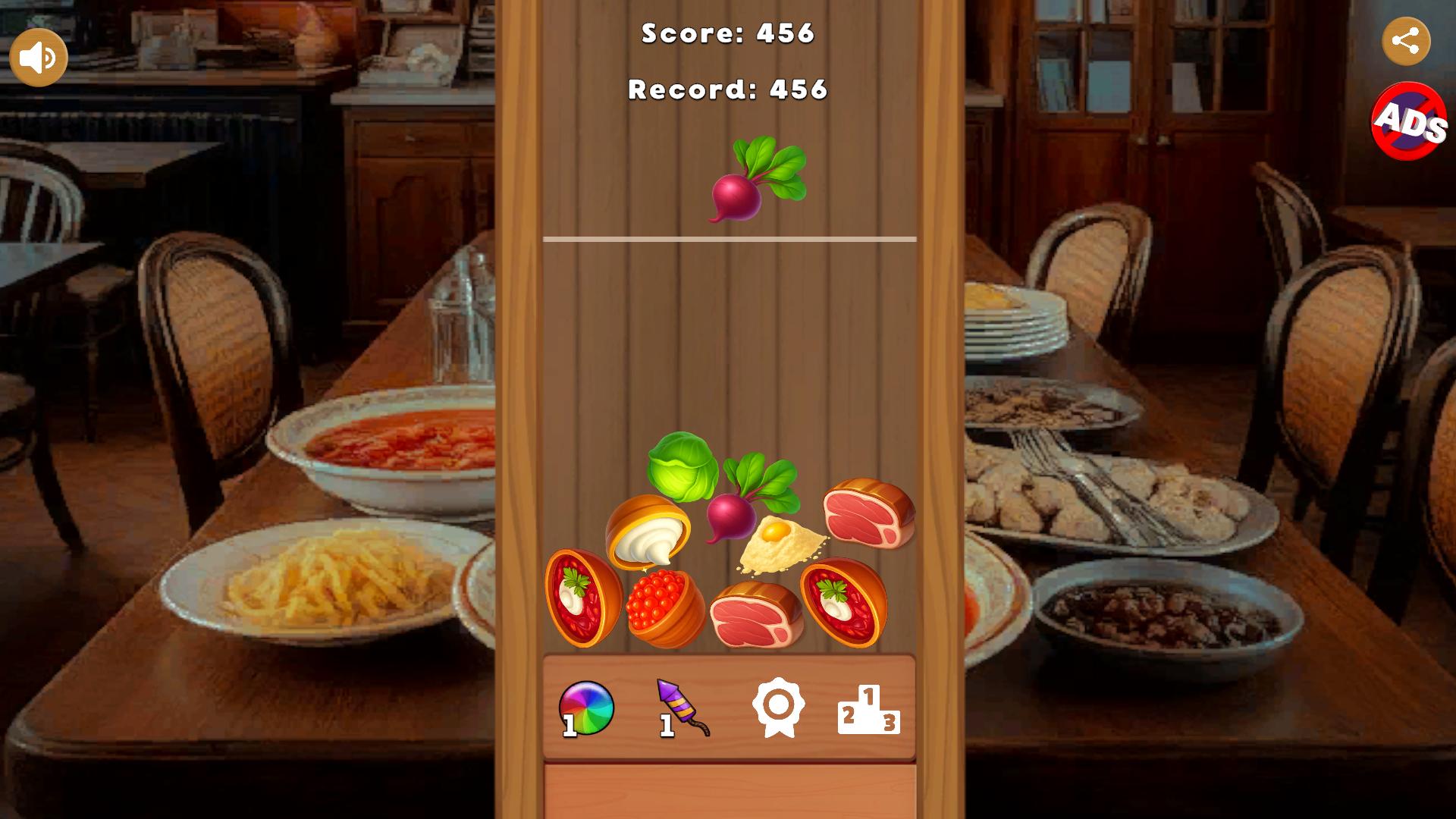Click the Record: 456 text

click(727, 89)
